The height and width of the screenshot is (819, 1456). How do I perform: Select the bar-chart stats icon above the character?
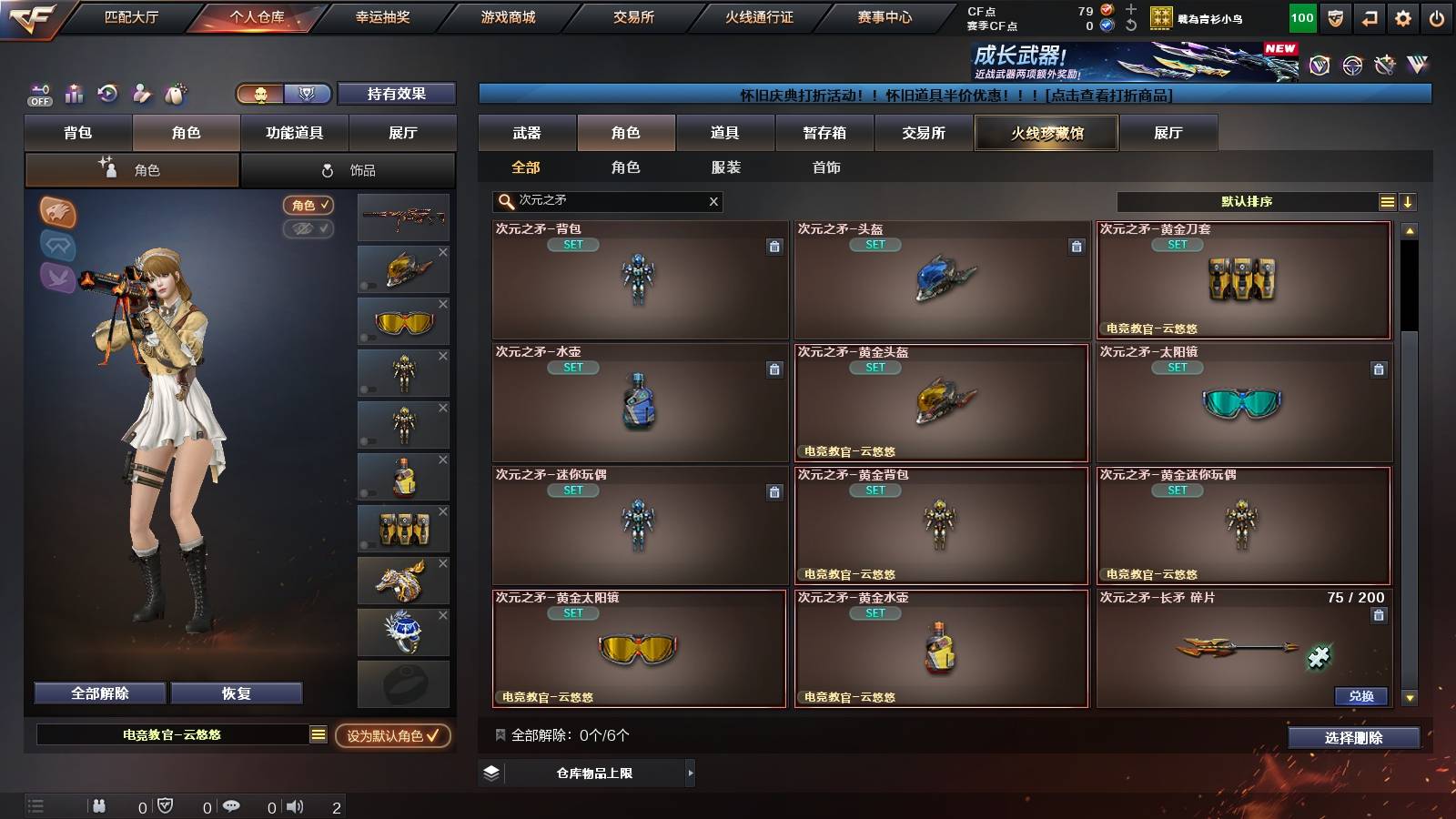[74, 94]
